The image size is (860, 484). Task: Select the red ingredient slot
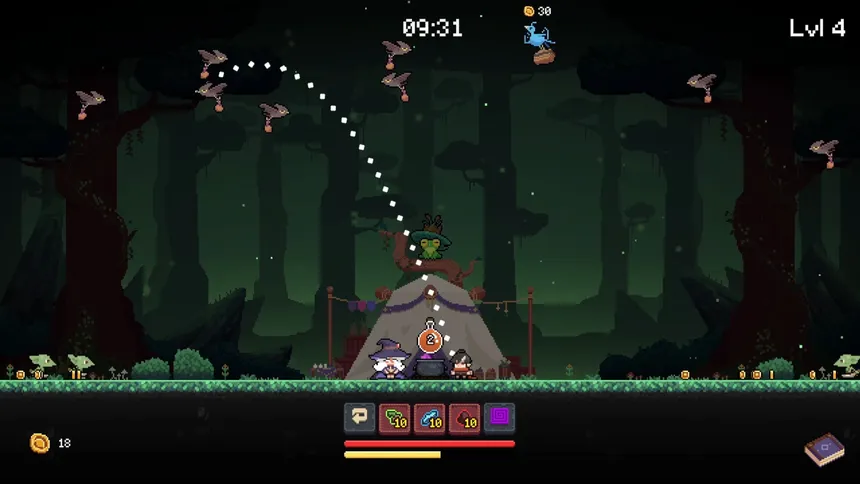tap(464, 417)
